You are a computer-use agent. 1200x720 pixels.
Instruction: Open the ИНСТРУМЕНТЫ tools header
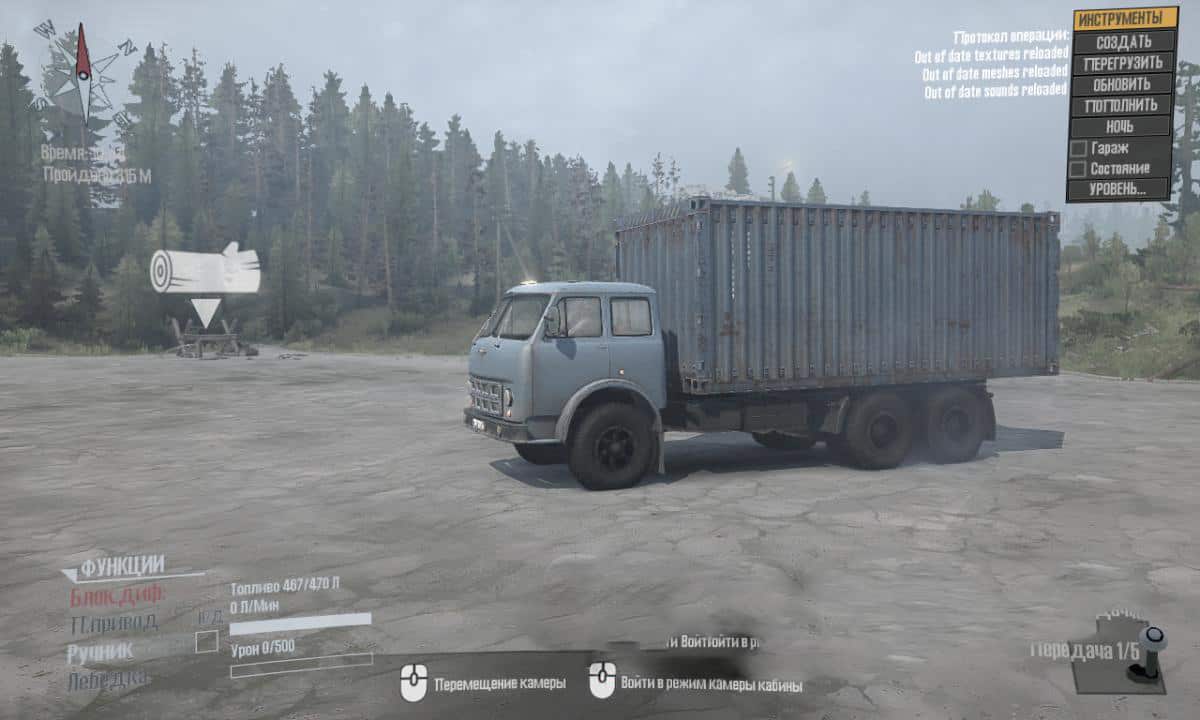point(1124,18)
